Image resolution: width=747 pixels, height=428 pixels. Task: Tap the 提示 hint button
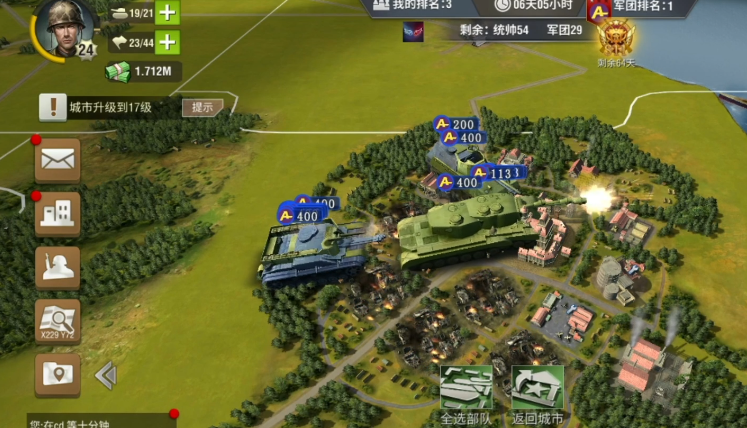pos(202,107)
